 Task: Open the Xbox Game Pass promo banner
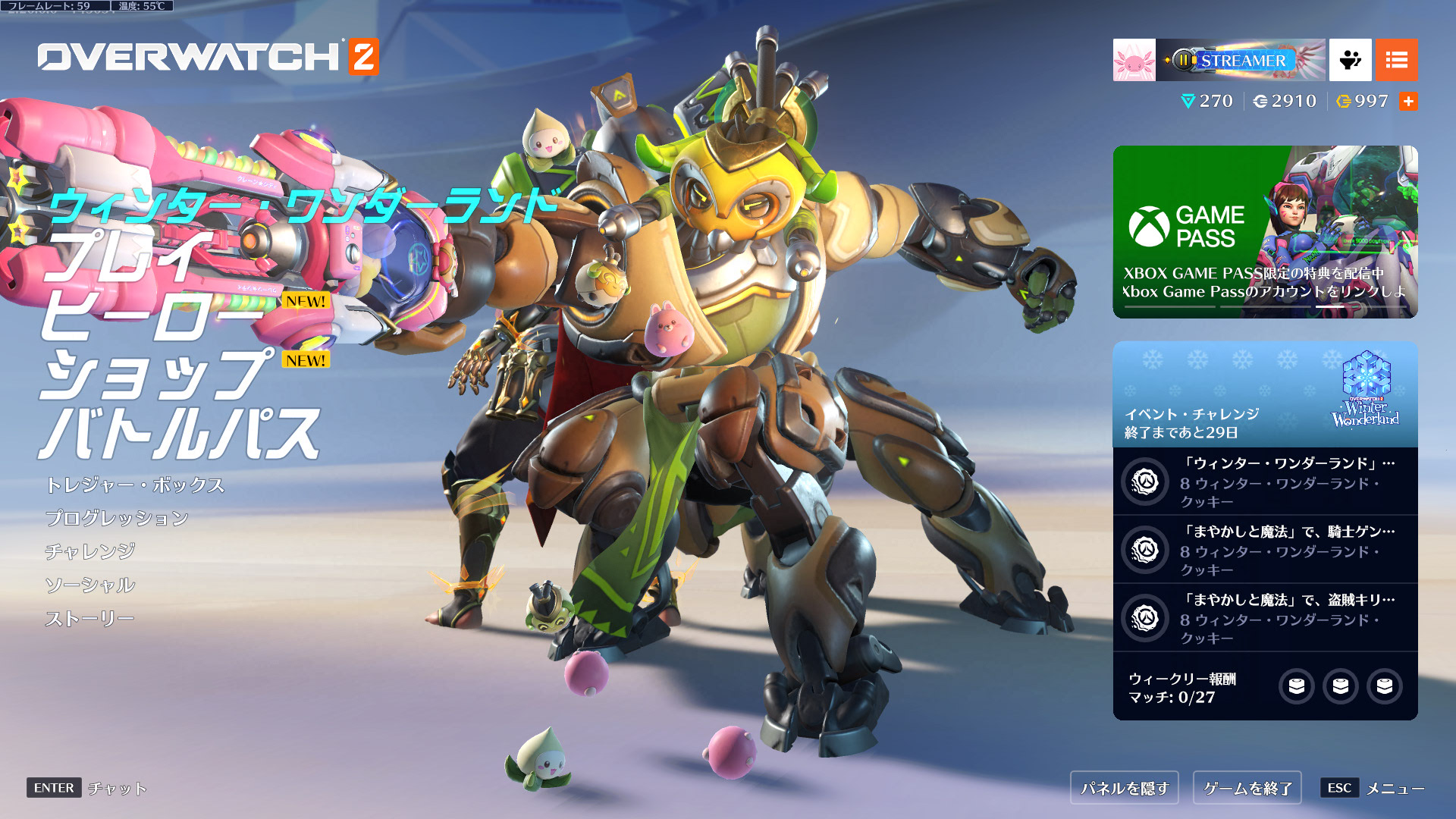1265,232
